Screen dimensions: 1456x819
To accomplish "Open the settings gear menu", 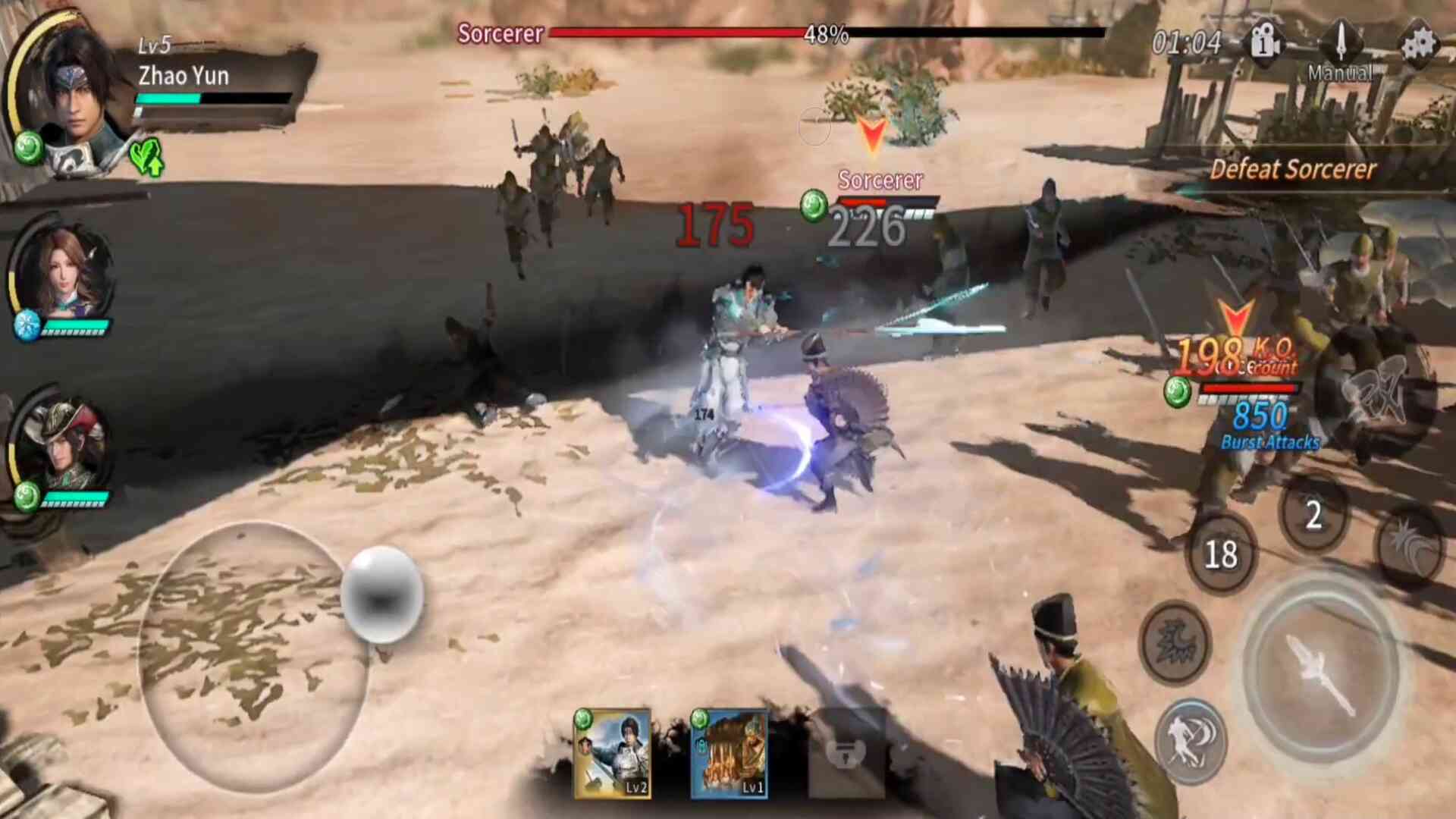I will pos(1417,44).
